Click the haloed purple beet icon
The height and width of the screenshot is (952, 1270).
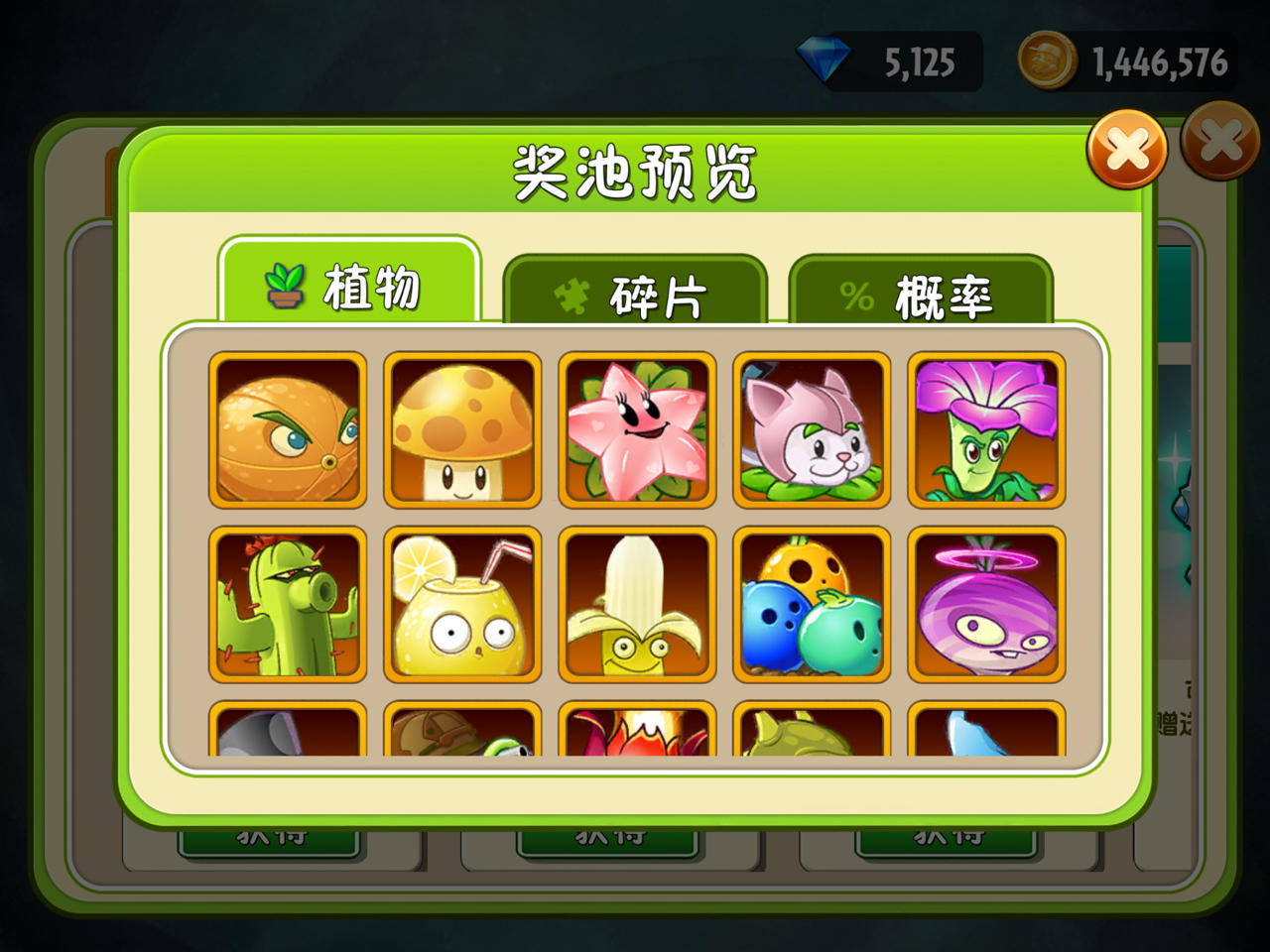click(x=985, y=604)
